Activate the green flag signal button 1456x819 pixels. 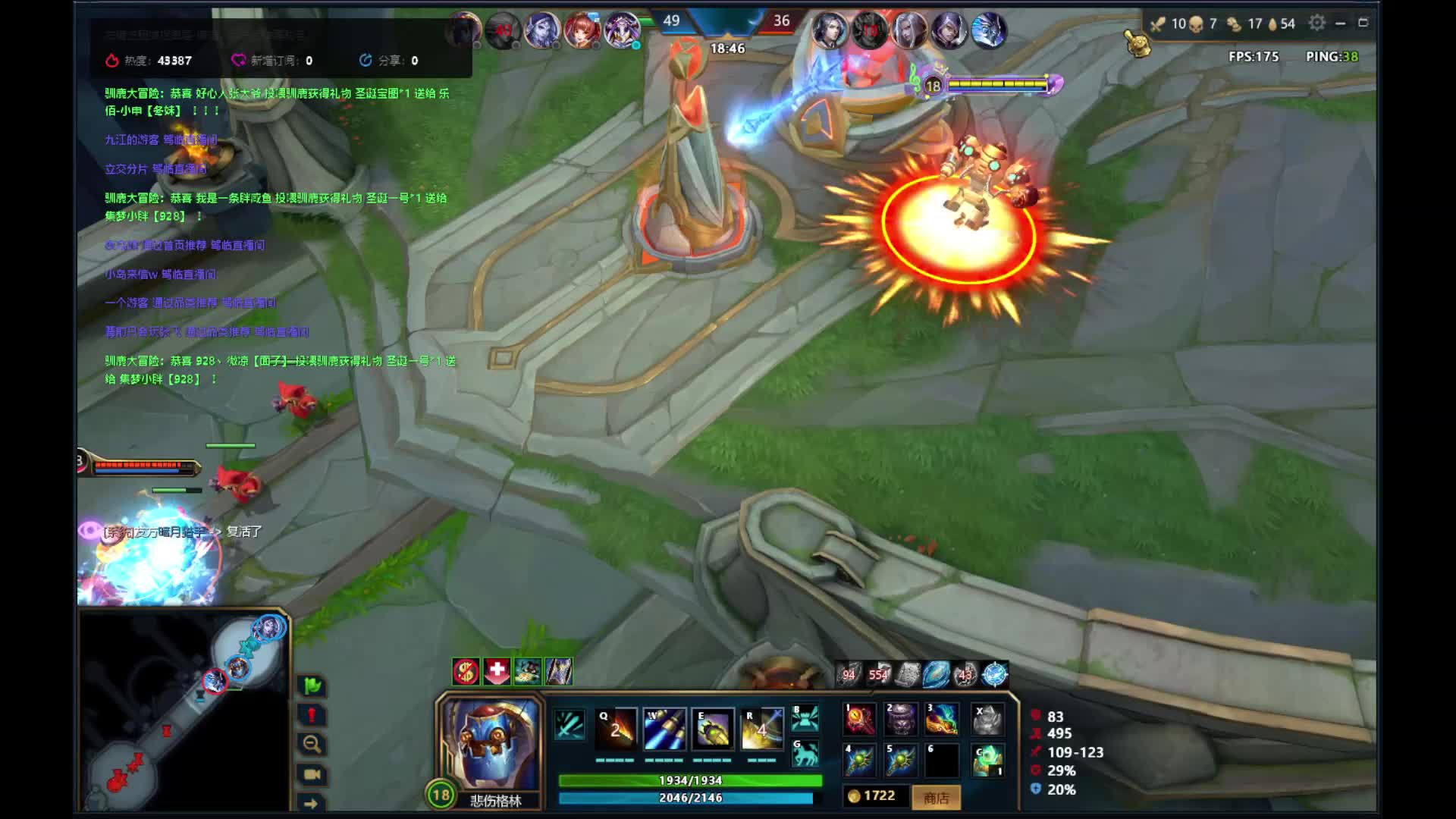[312, 686]
